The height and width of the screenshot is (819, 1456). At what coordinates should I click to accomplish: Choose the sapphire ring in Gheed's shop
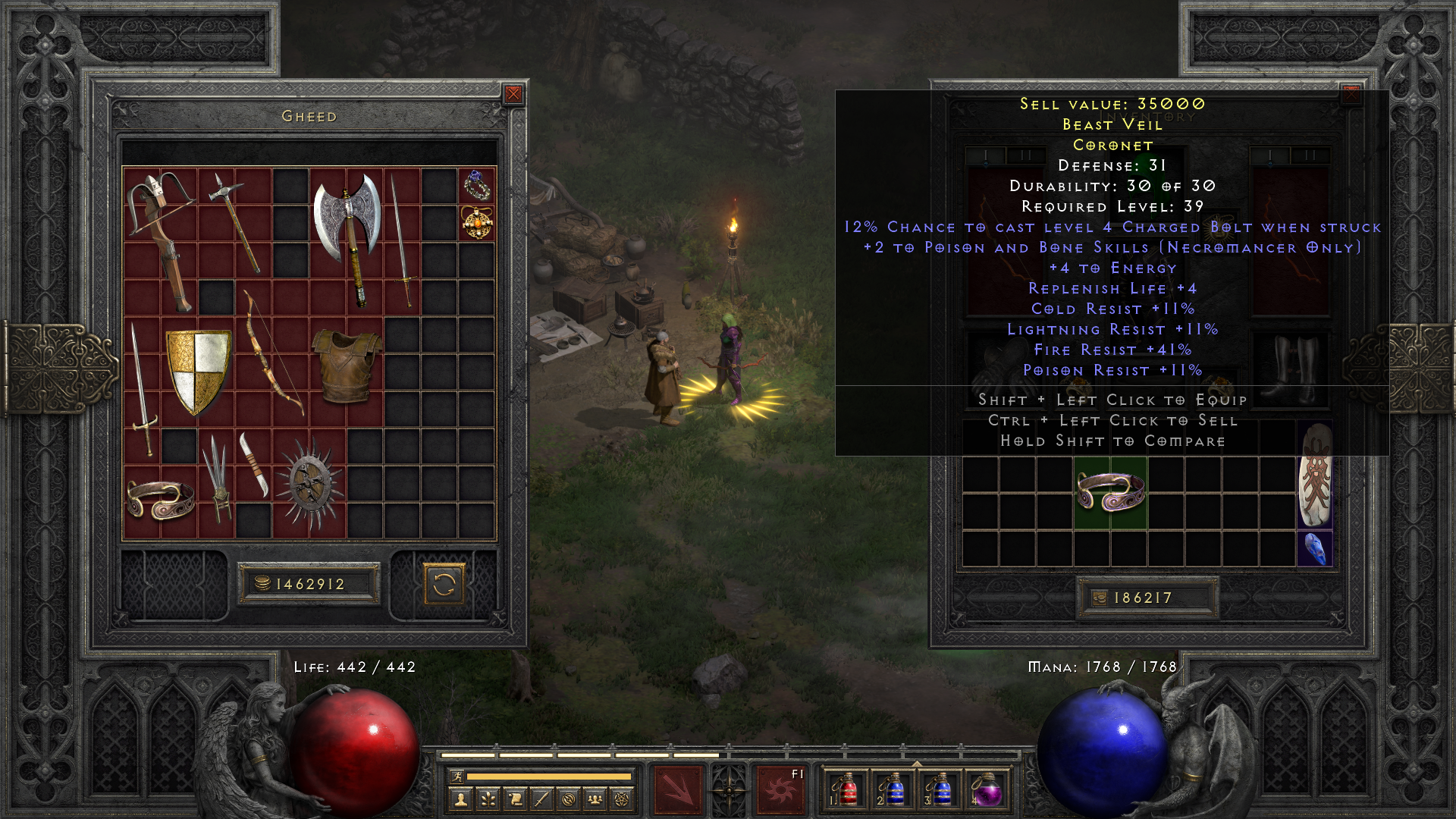(x=477, y=185)
